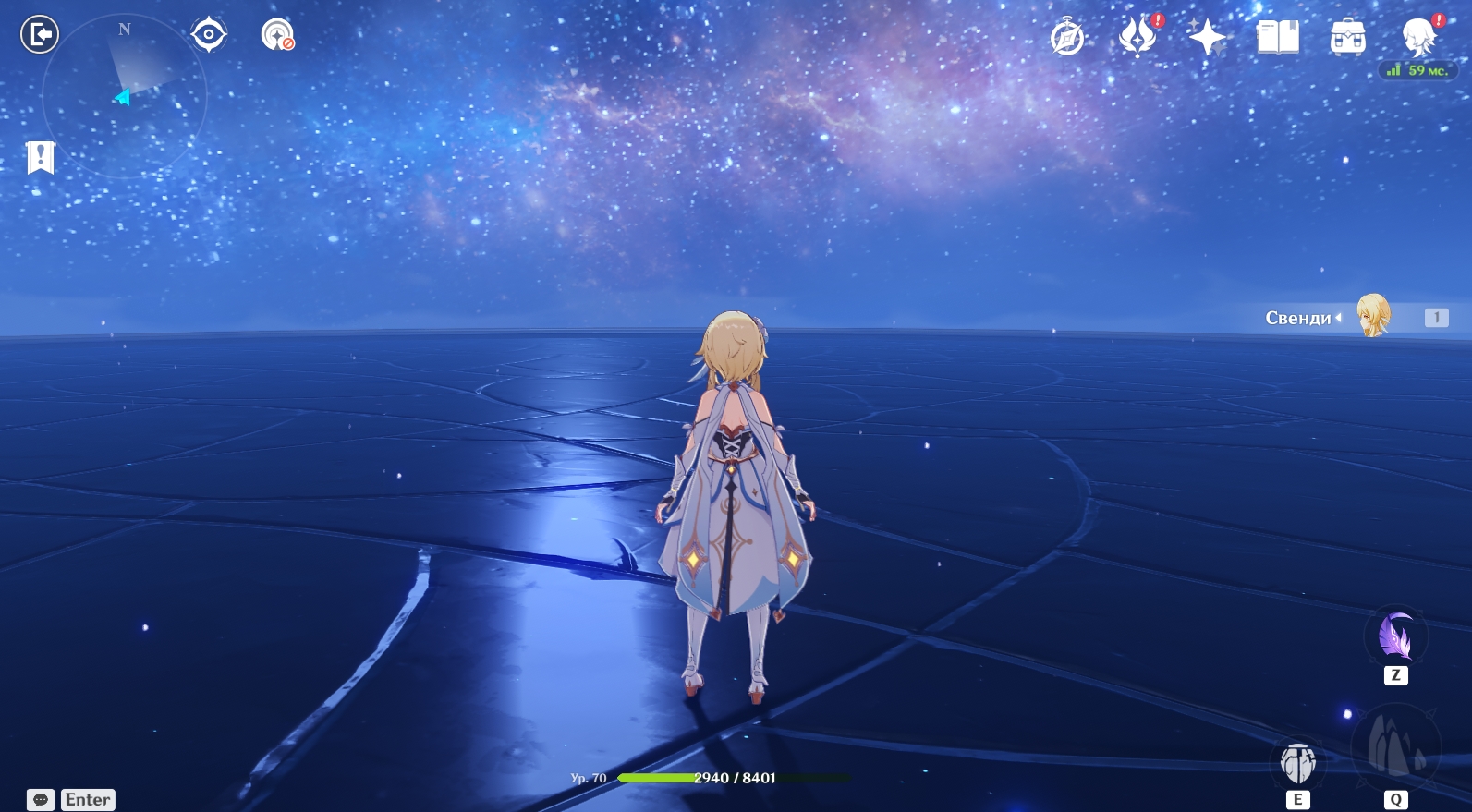Use the purple feather gadget

1395,637
